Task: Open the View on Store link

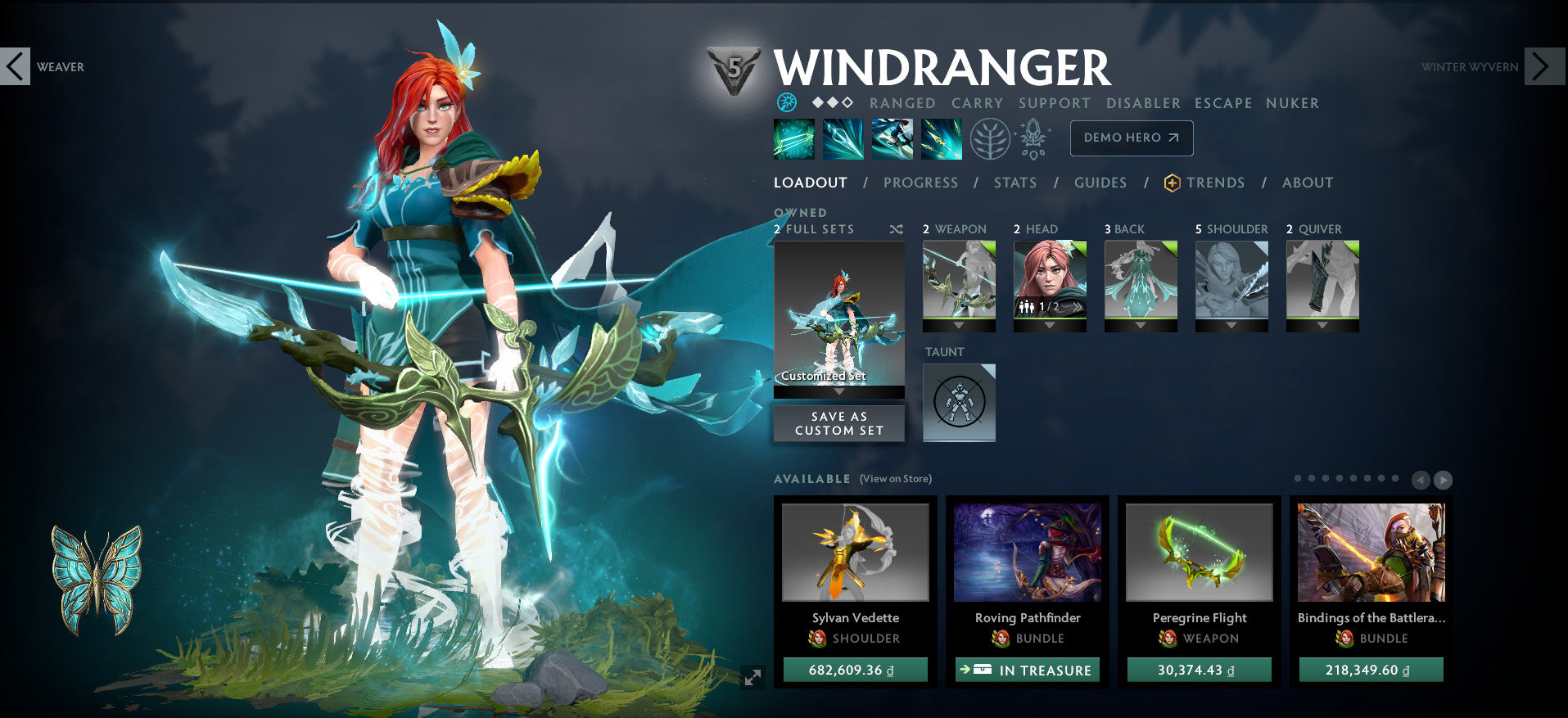Action: tap(896, 479)
